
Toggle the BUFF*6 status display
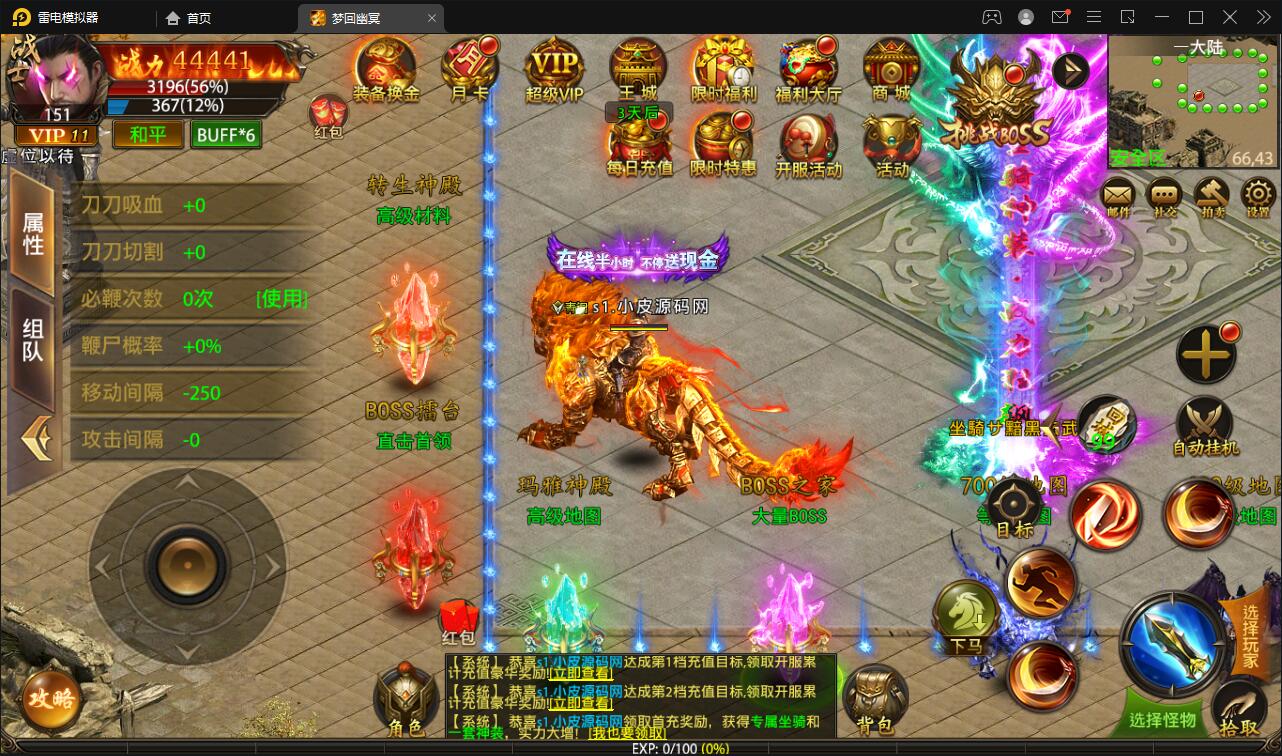point(225,134)
